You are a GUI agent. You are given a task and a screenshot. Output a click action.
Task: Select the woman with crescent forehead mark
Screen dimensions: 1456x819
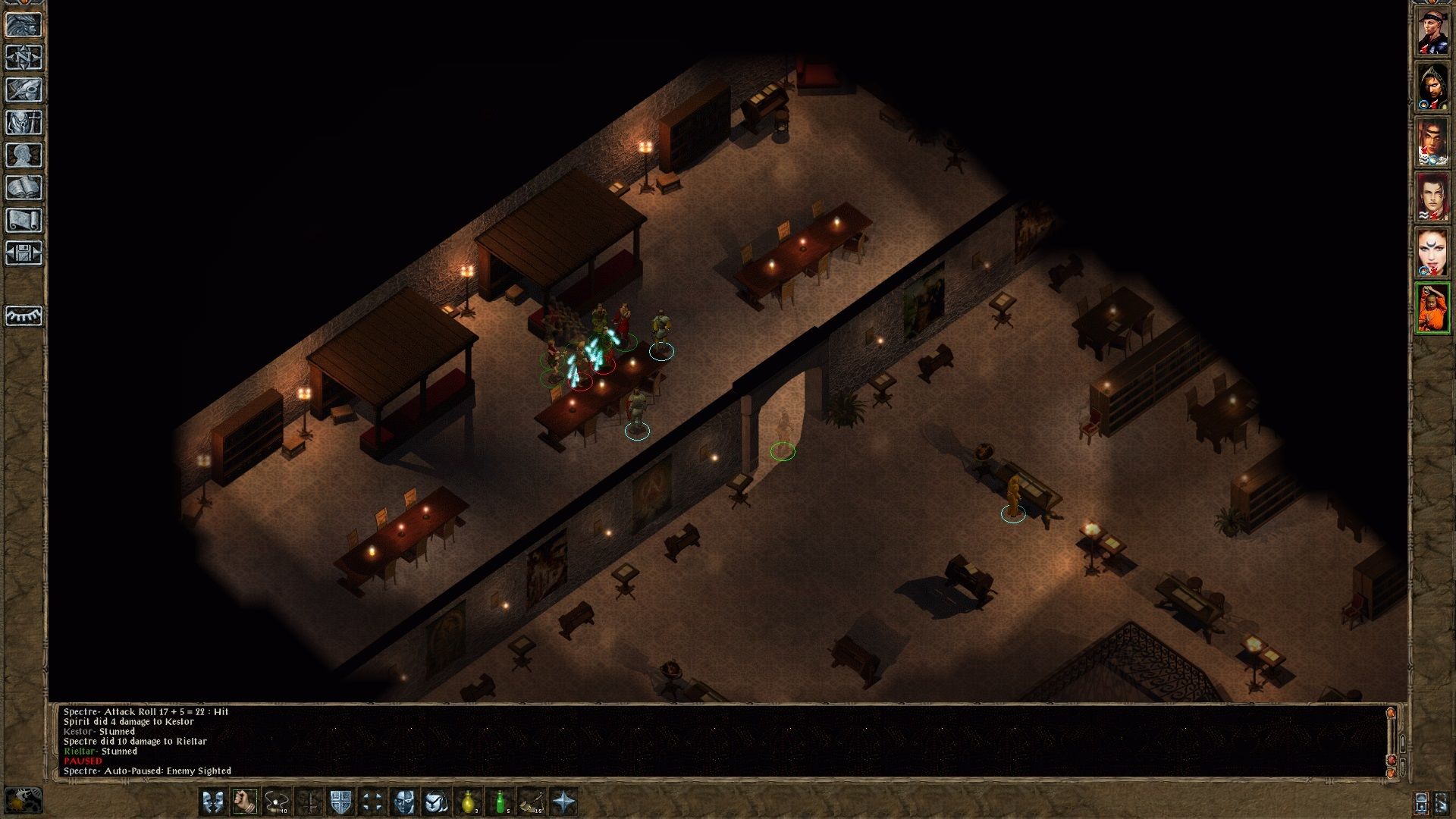point(1432,253)
